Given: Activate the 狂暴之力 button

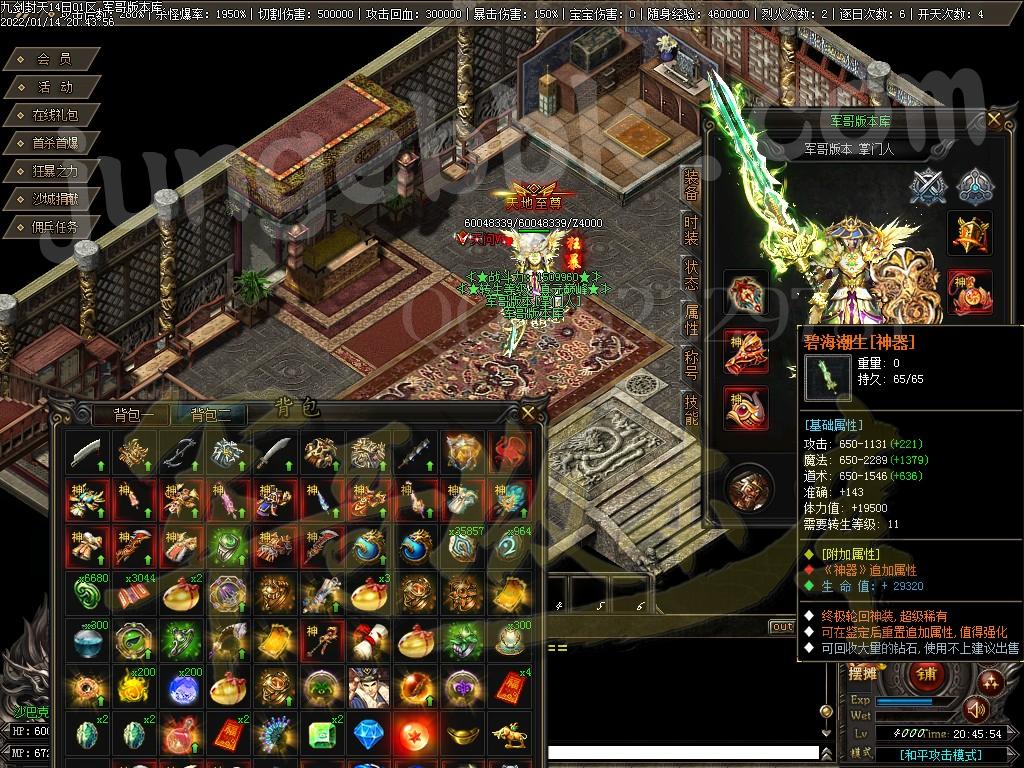Looking at the screenshot, I should click(x=54, y=171).
